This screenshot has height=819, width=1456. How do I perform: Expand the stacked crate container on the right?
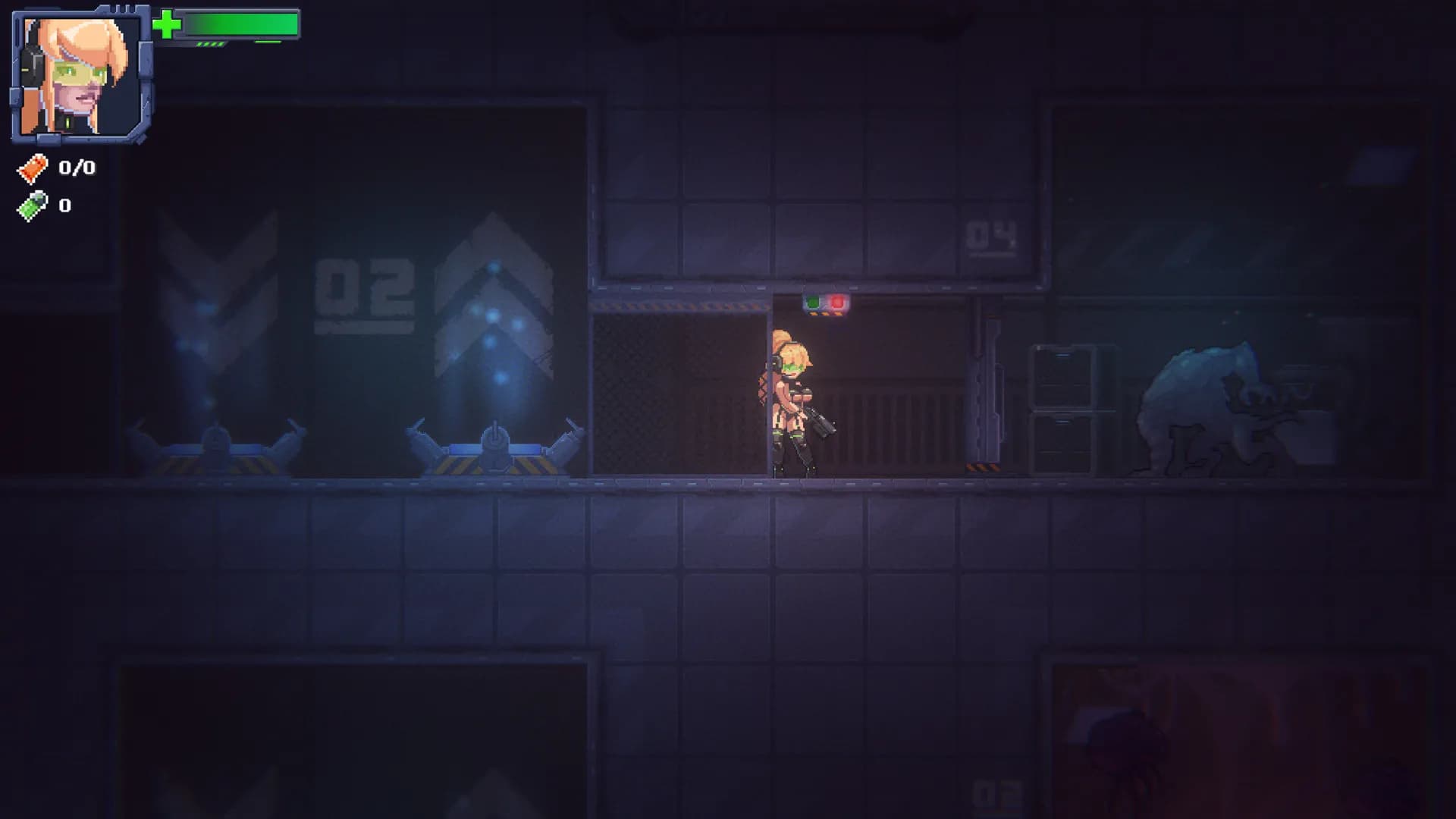1062,375
